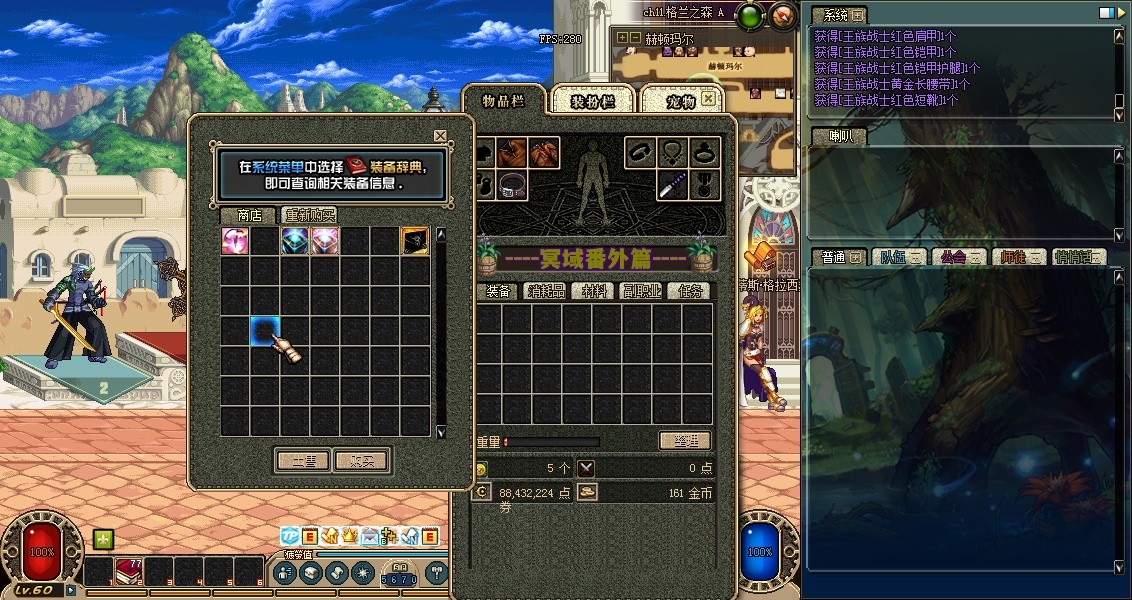This screenshot has height=600, width=1132.
Task: Switch to 消耗品 consumables category
Action: (545, 291)
